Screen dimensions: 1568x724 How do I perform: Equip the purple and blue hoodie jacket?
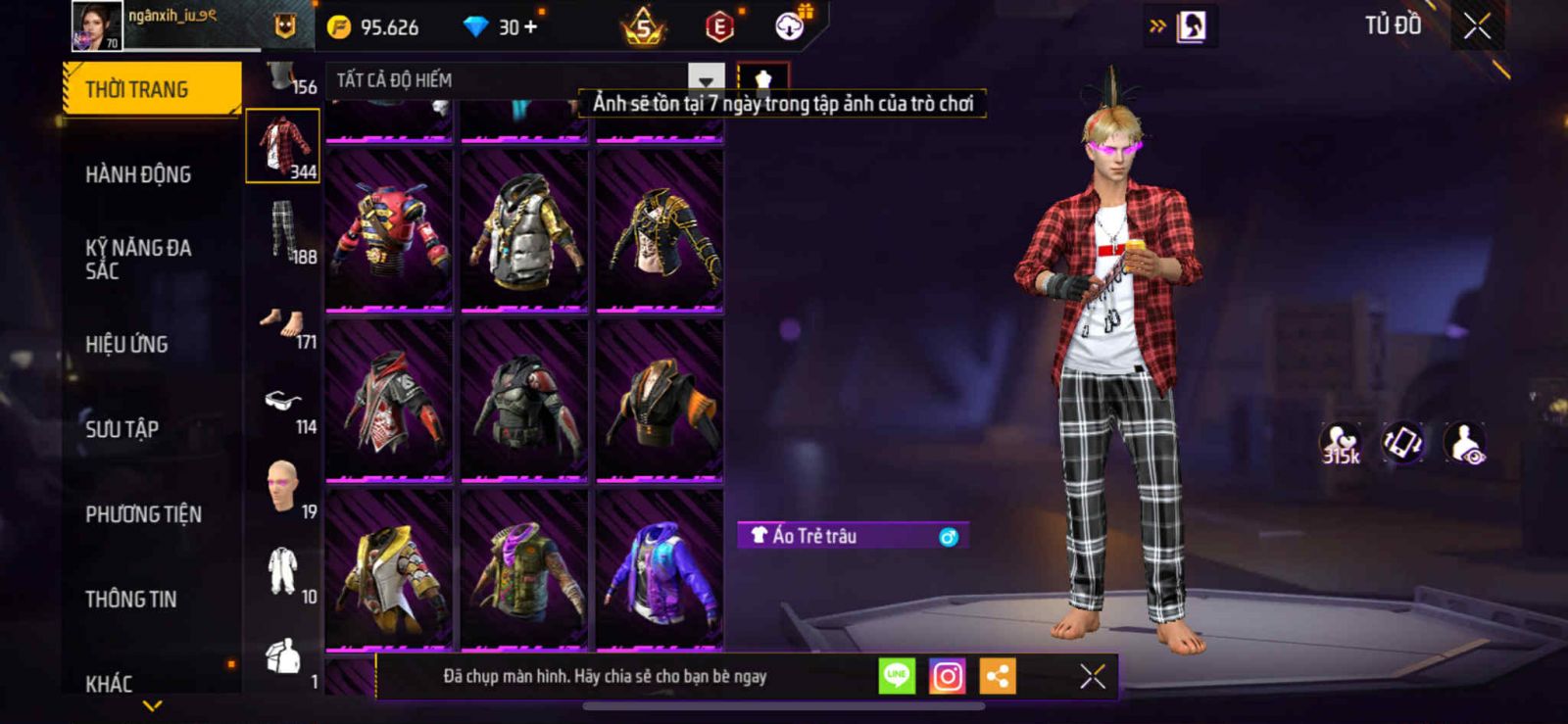[659, 570]
